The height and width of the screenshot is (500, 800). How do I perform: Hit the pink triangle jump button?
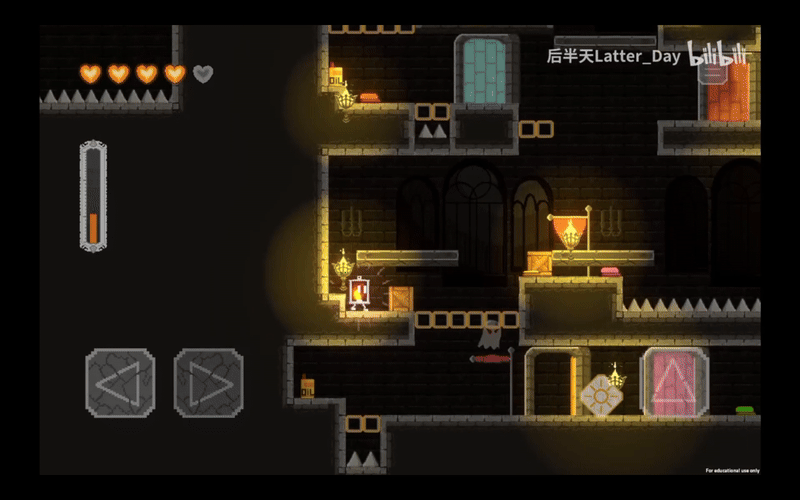(x=675, y=382)
